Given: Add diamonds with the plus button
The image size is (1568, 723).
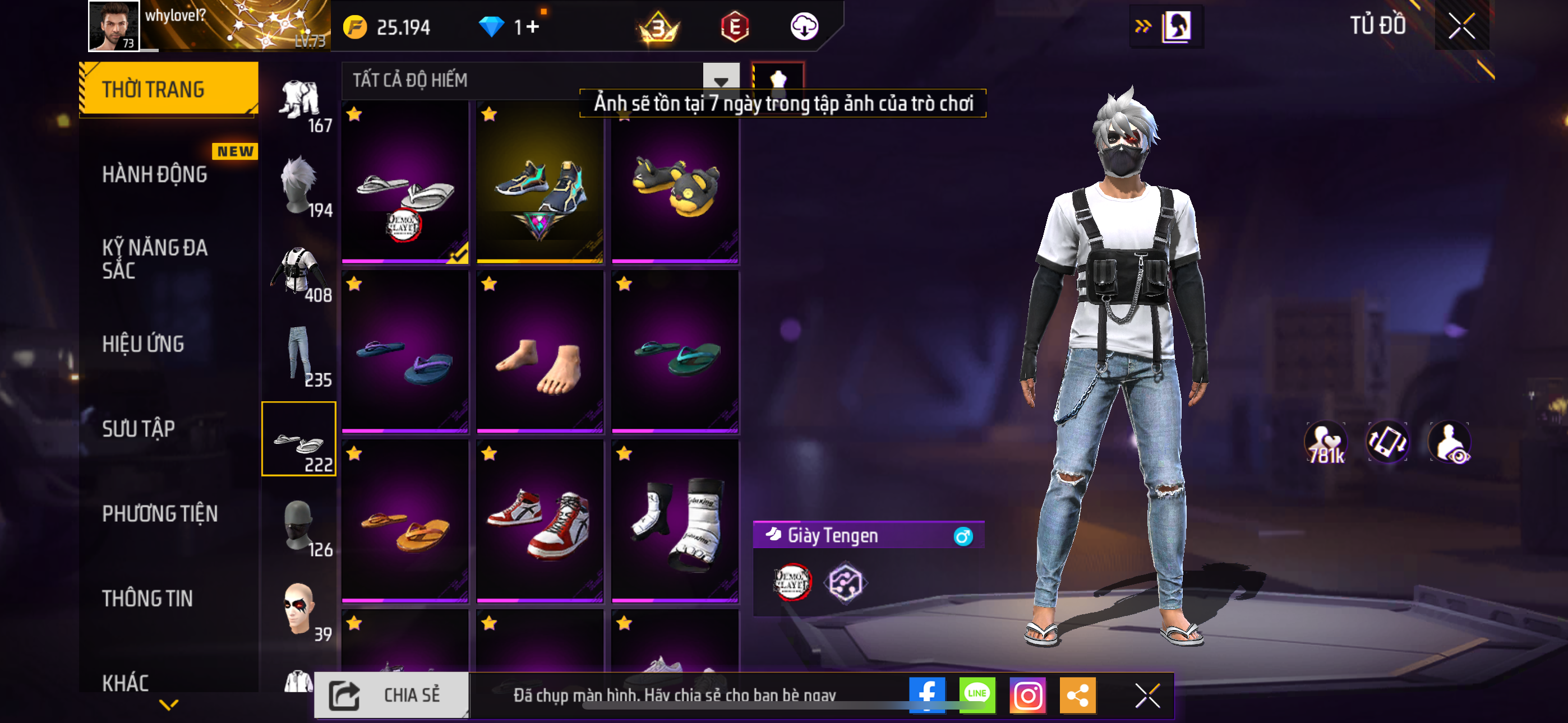Looking at the screenshot, I should [x=533, y=27].
